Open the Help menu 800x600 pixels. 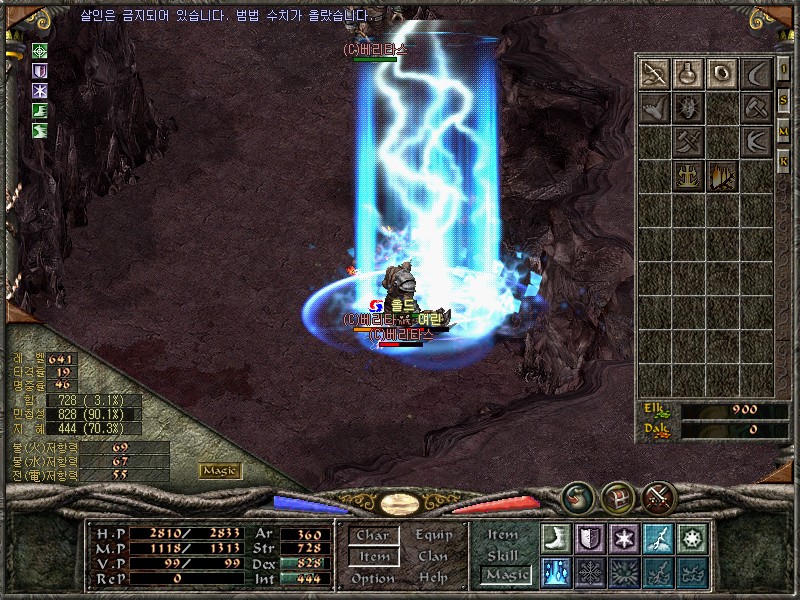point(433,578)
